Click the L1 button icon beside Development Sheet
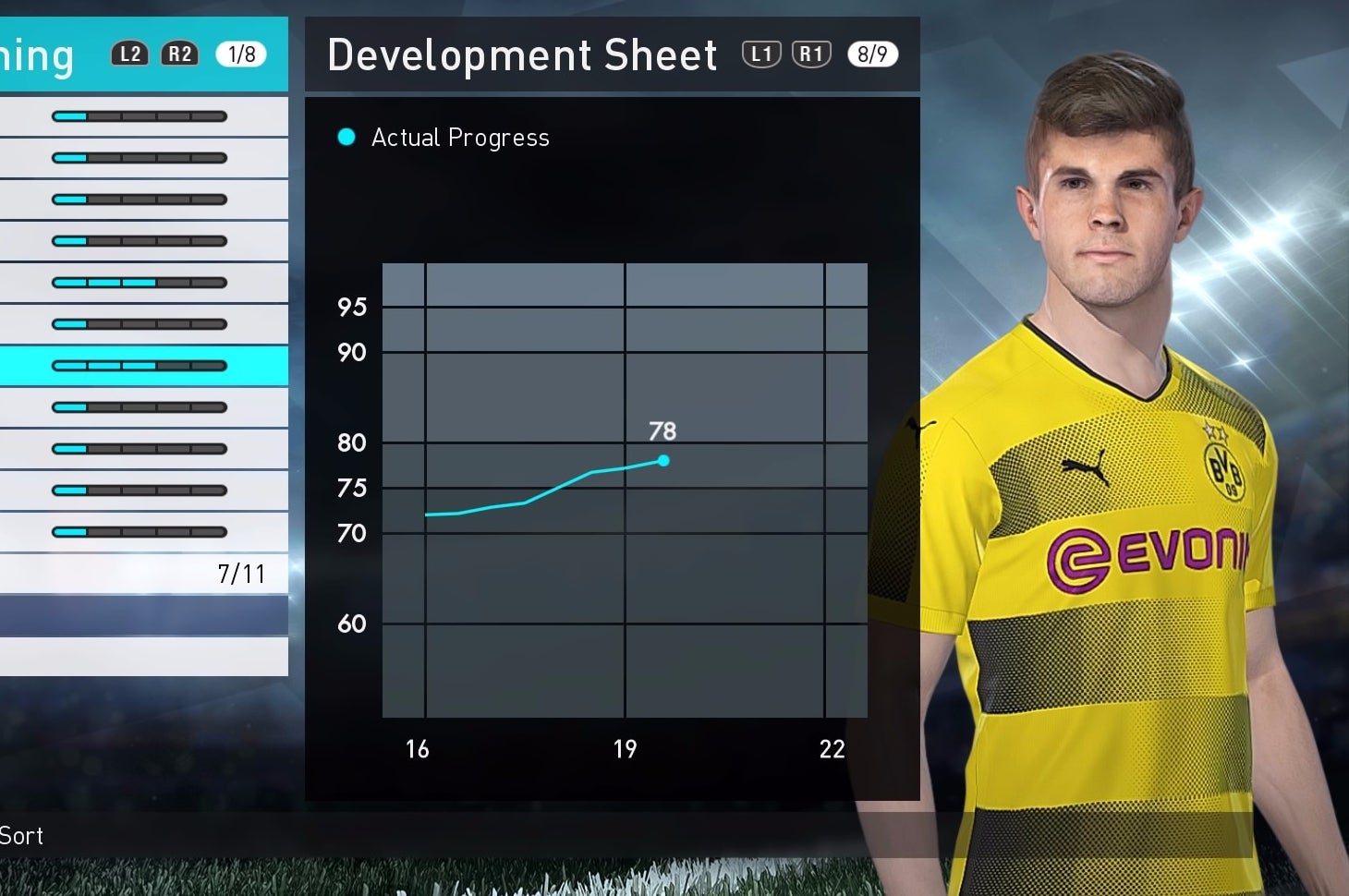1349x896 pixels. coord(761,54)
